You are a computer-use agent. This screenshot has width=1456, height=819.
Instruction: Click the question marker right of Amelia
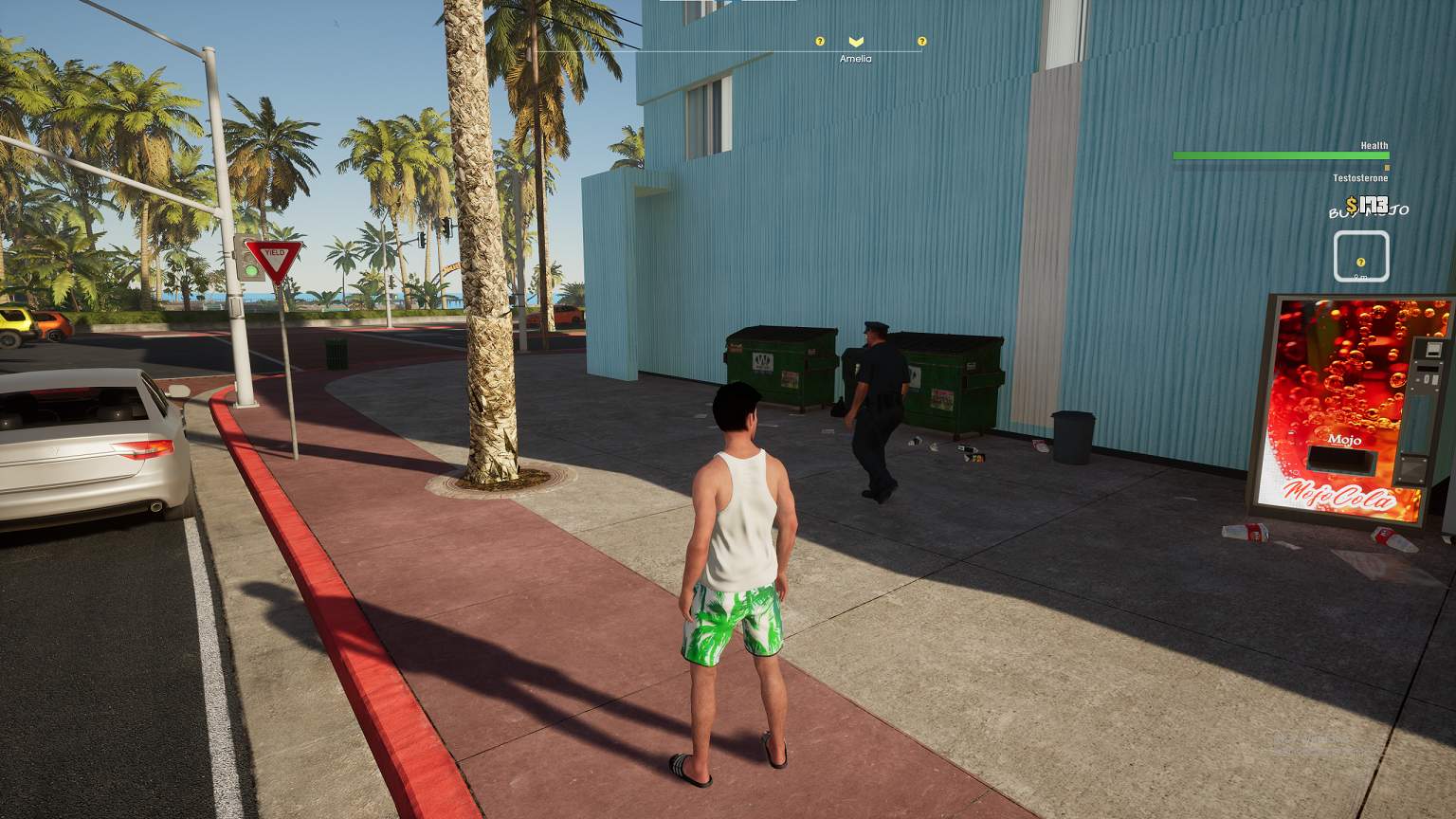click(x=921, y=42)
